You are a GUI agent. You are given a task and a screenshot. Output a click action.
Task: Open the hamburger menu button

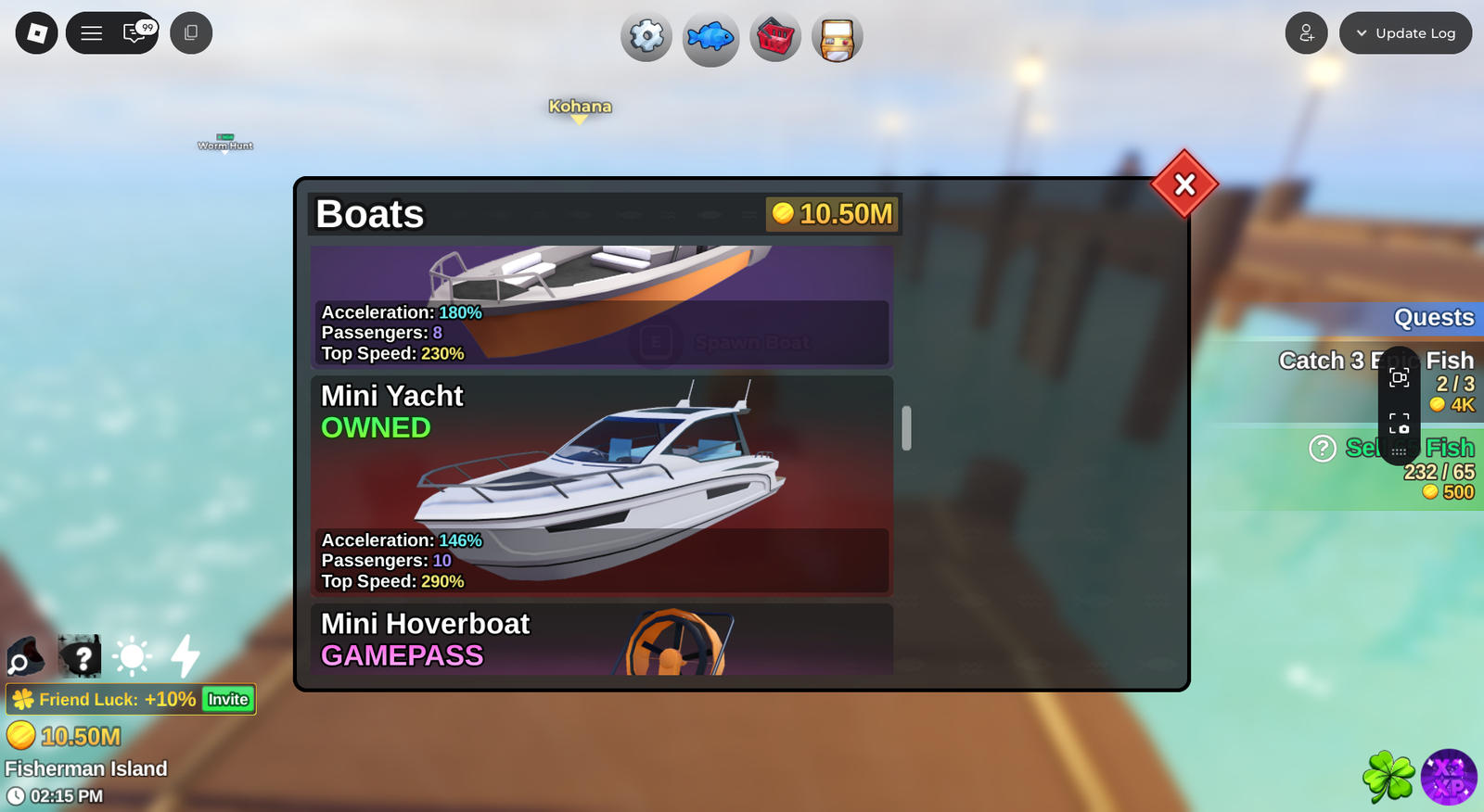(92, 33)
